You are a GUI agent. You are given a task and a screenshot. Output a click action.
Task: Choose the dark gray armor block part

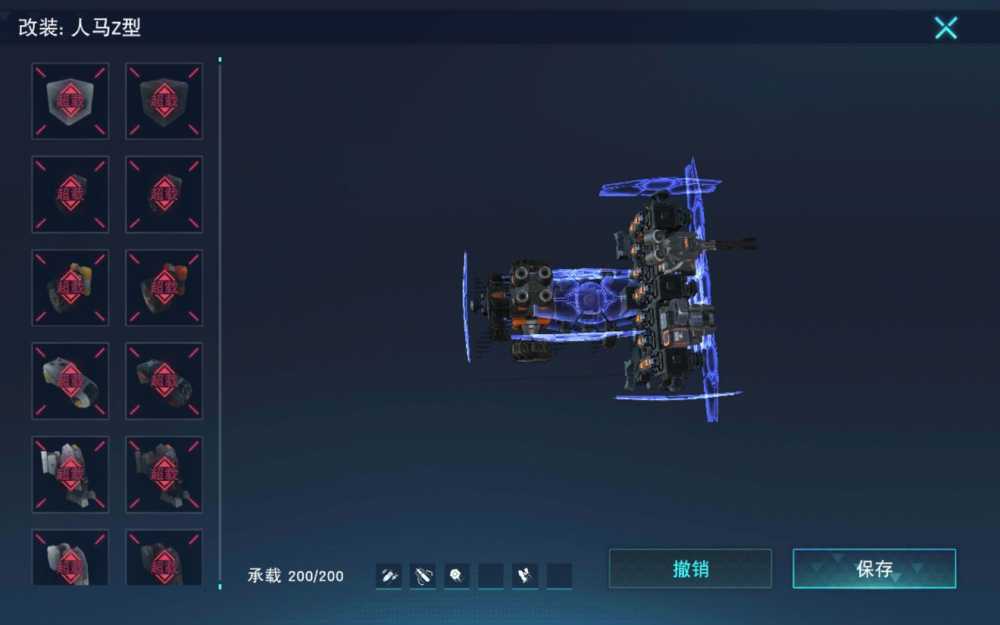[x=164, y=101]
